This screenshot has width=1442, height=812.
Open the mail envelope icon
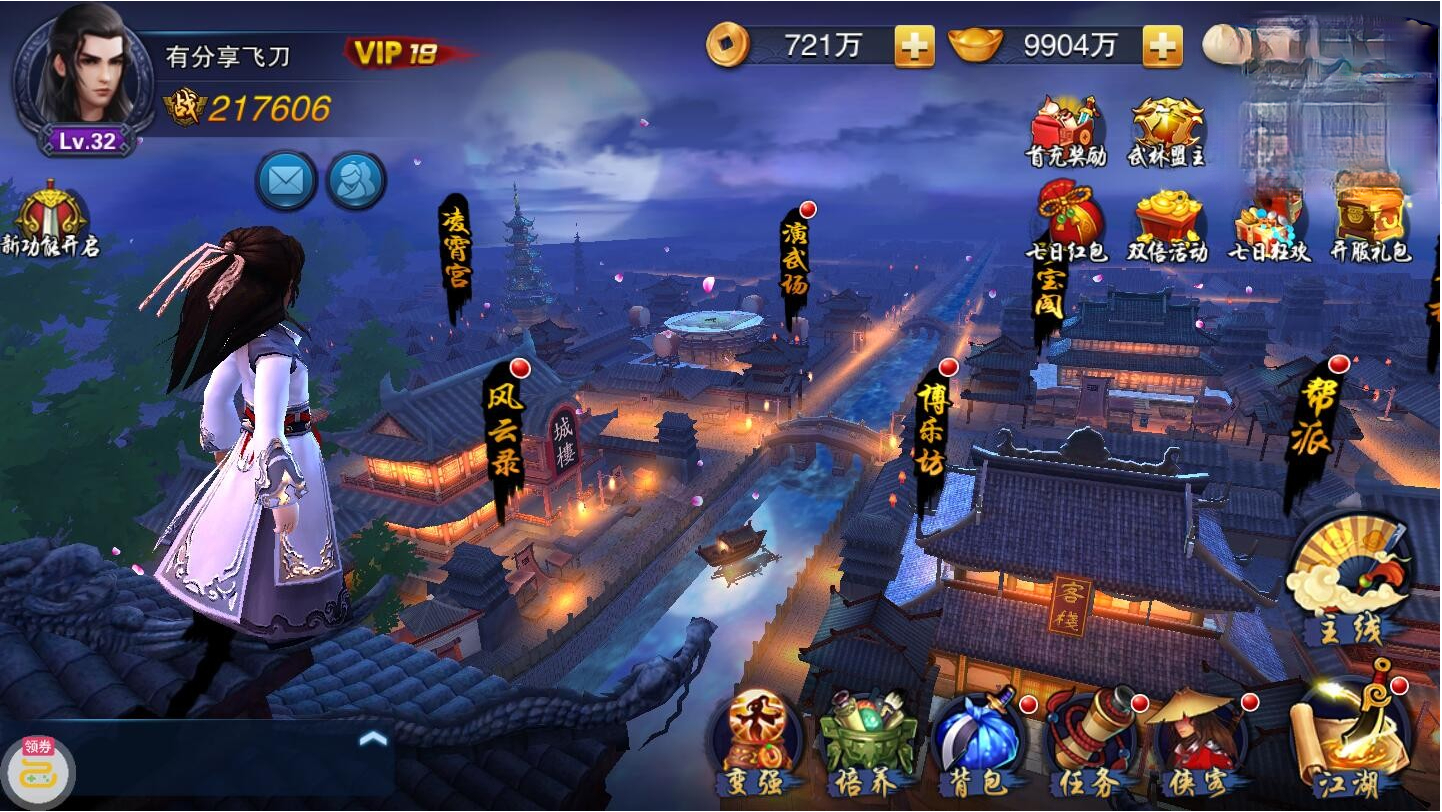pos(287,181)
